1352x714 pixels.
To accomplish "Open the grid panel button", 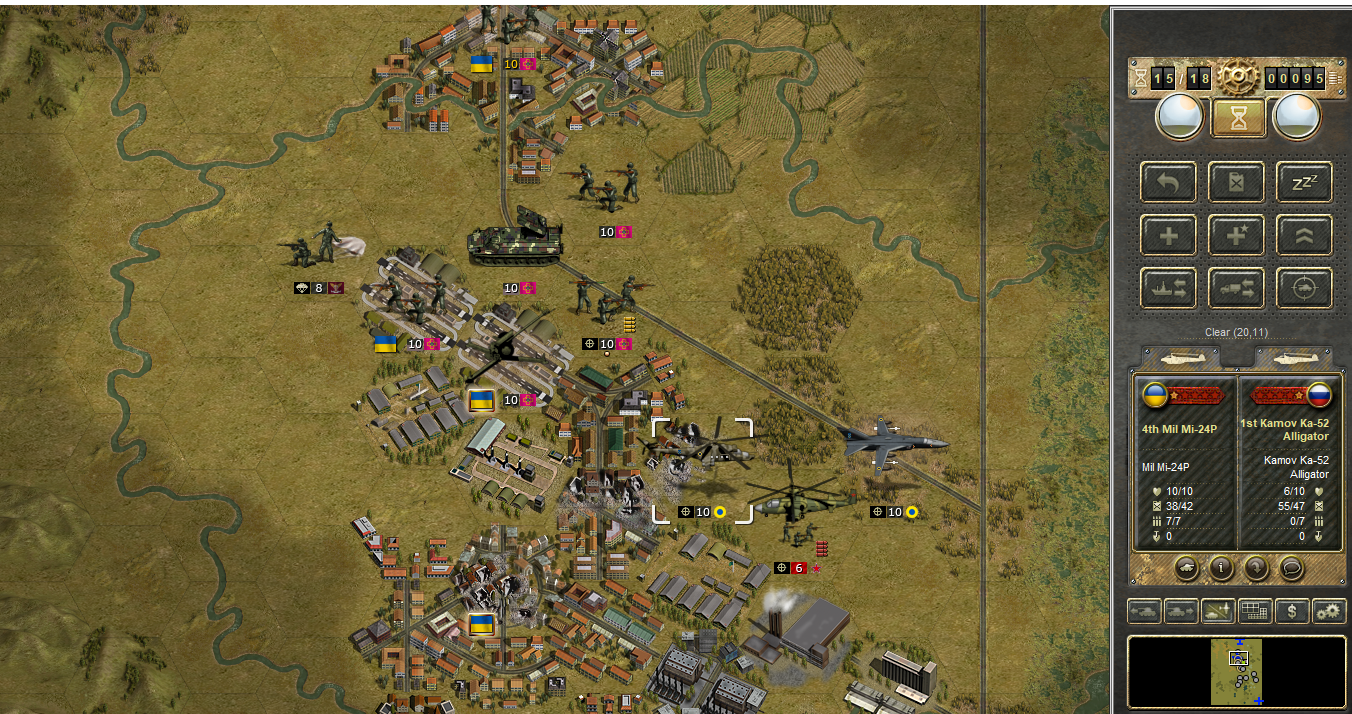I will [1255, 610].
